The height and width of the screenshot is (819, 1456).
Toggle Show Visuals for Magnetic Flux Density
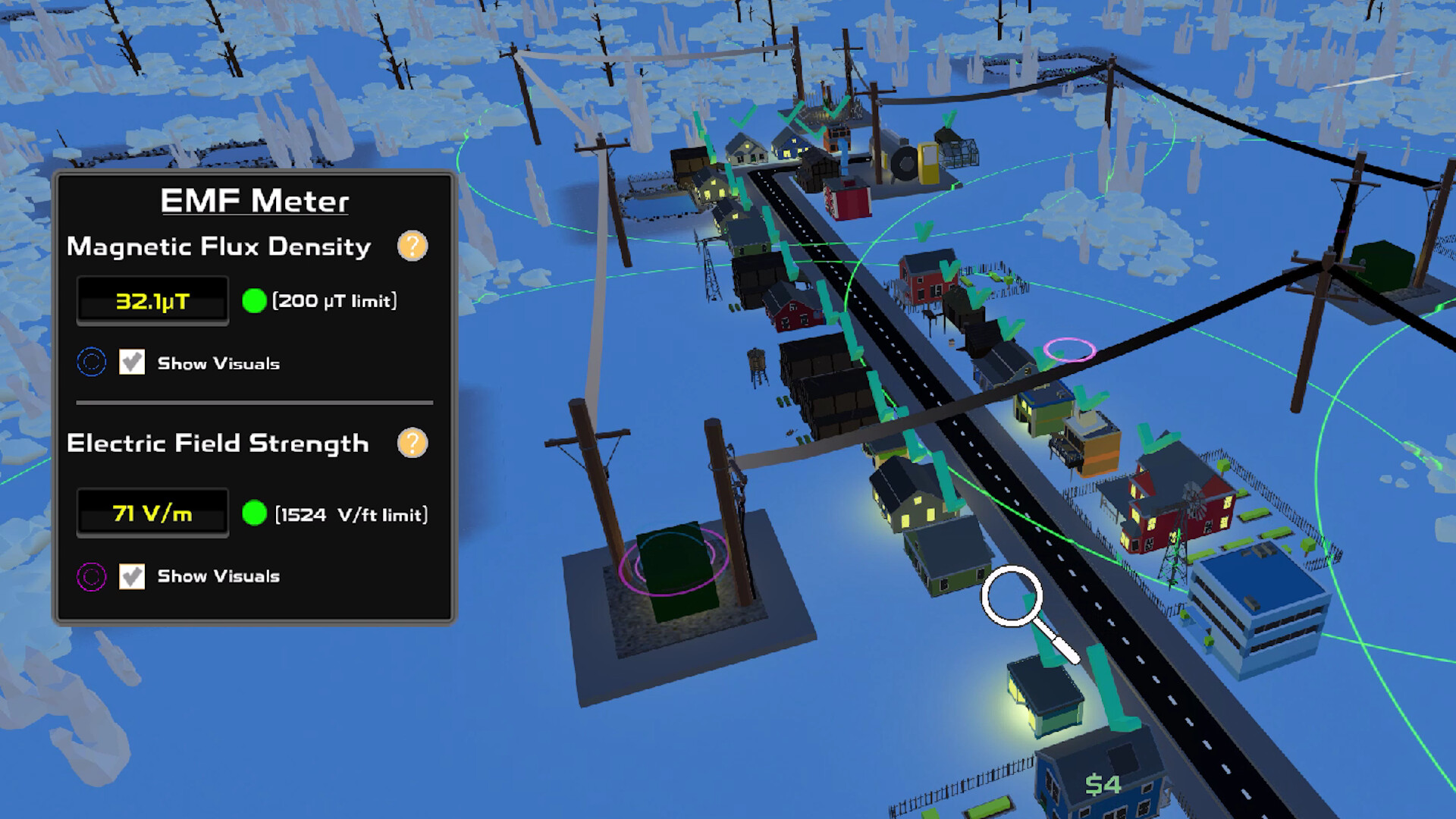[133, 362]
